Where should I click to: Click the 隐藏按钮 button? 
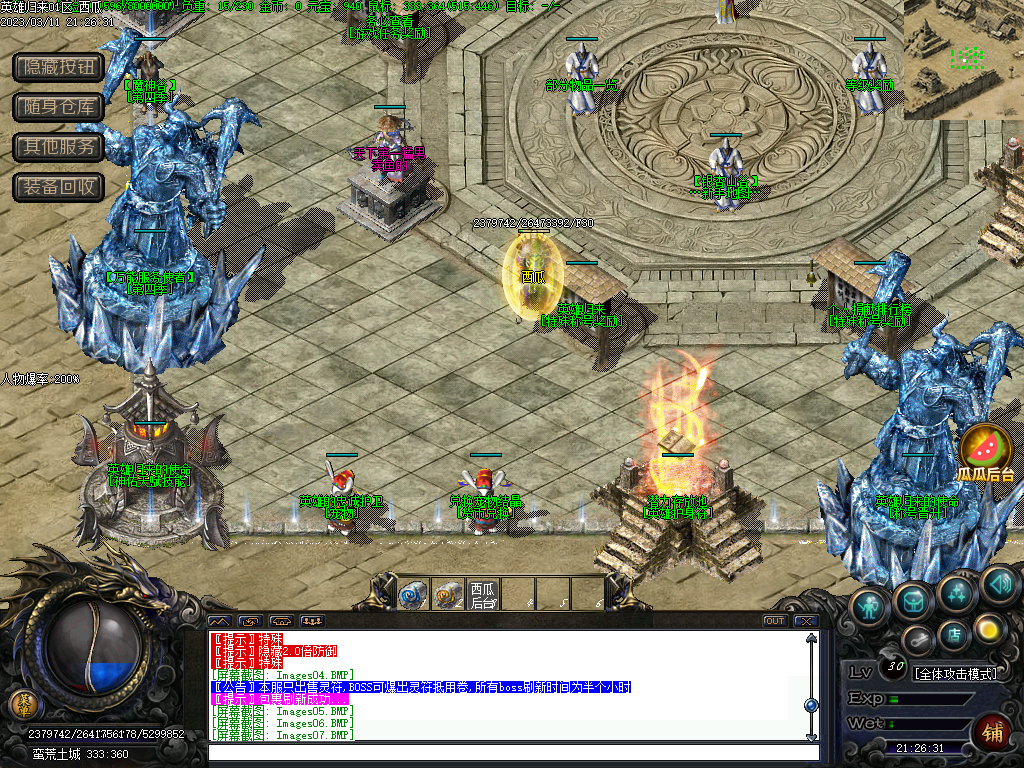(x=59, y=67)
